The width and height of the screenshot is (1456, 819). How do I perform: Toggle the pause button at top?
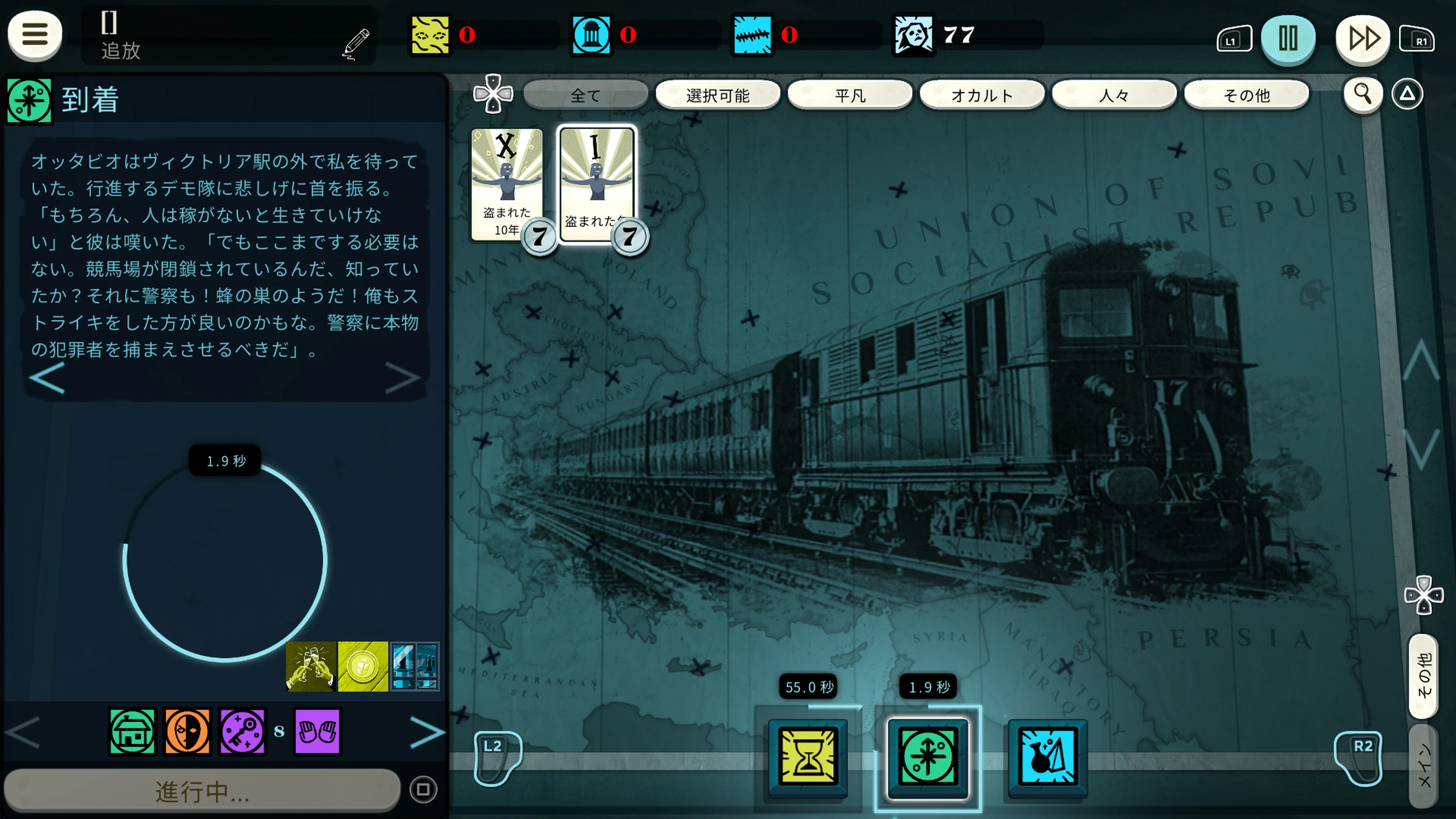(x=1289, y=38)
